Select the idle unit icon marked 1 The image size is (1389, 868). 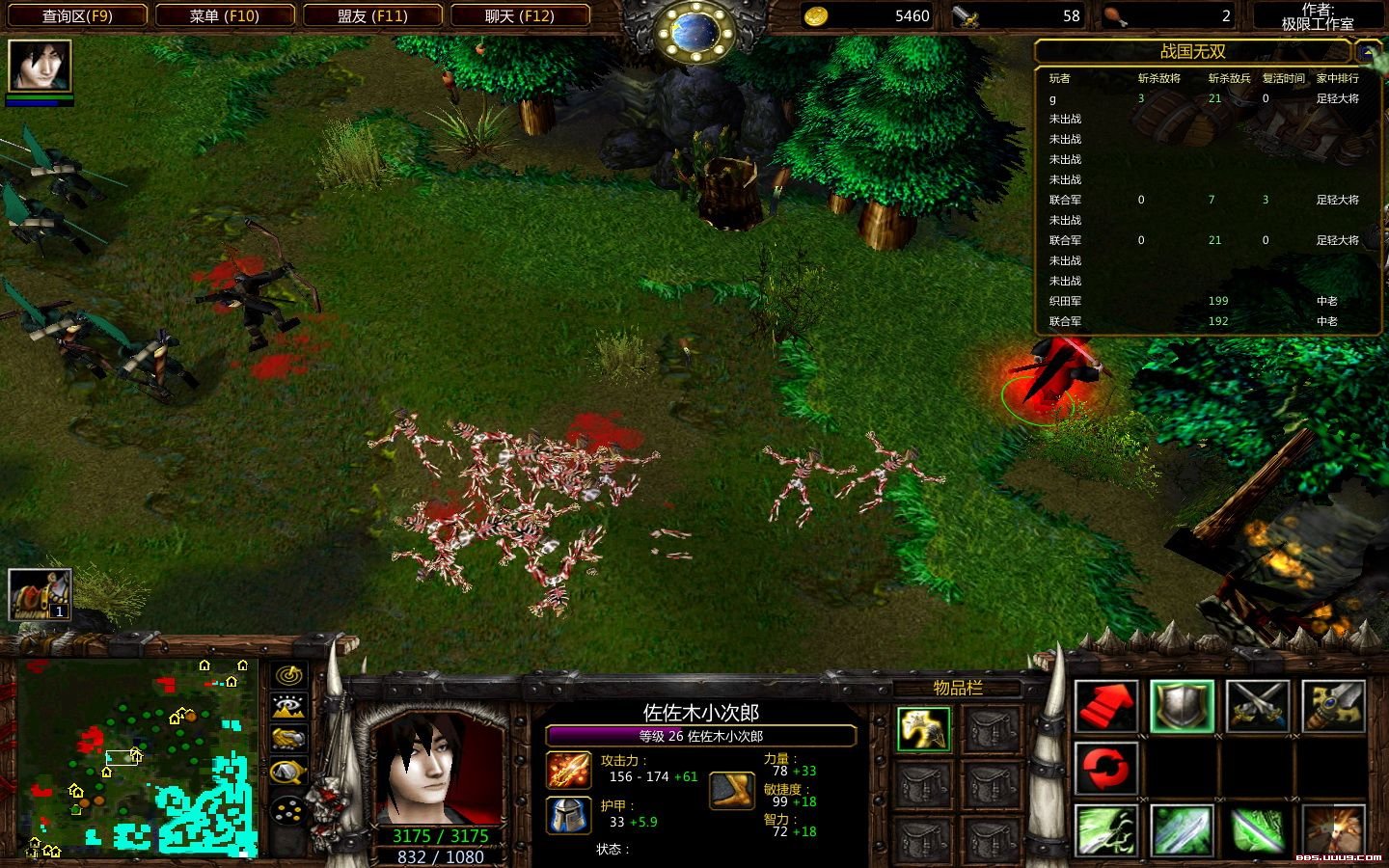point(40,594)
